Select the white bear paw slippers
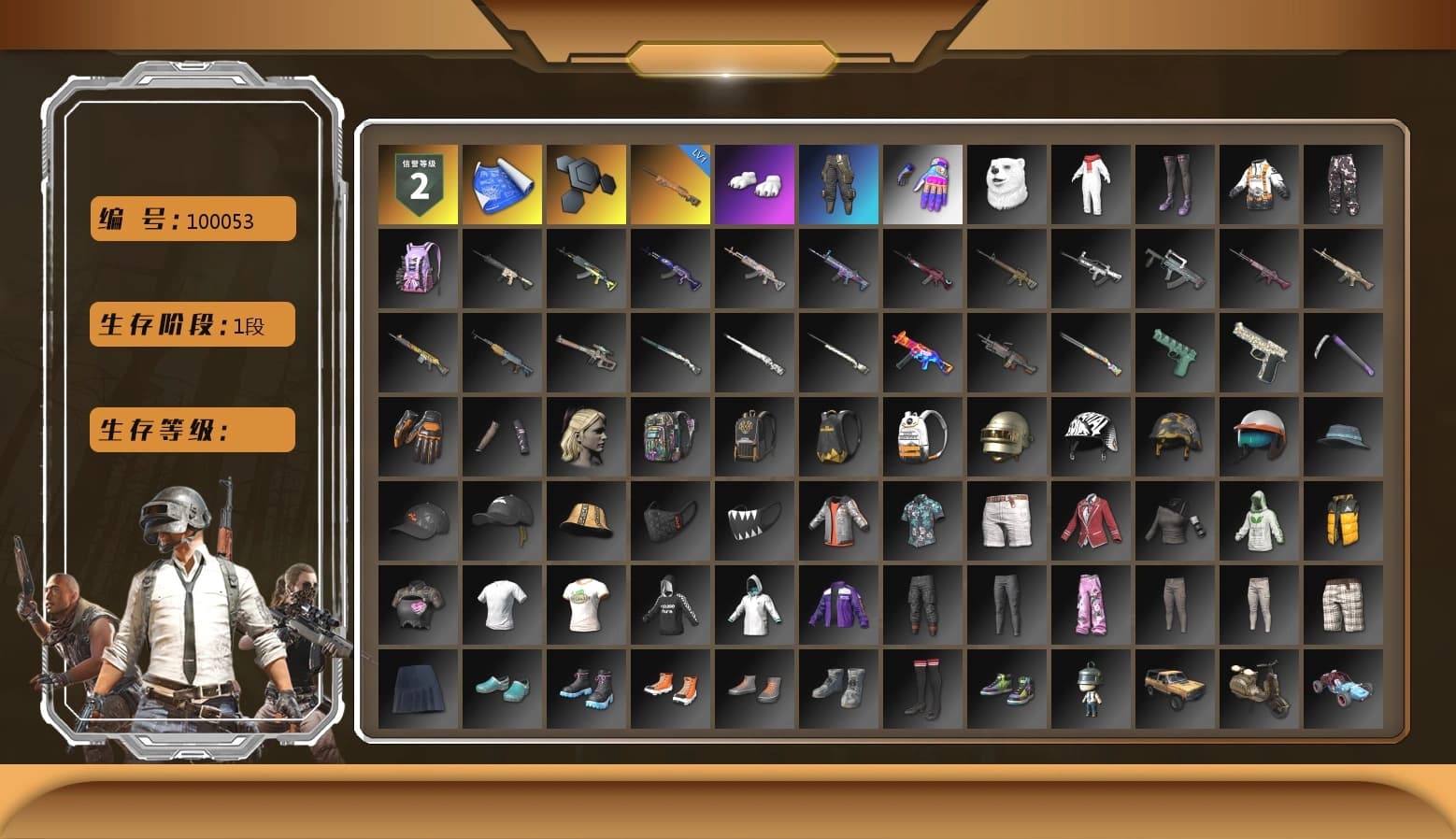The width and height of the screenshot is (1456, 839). (754, 184)
